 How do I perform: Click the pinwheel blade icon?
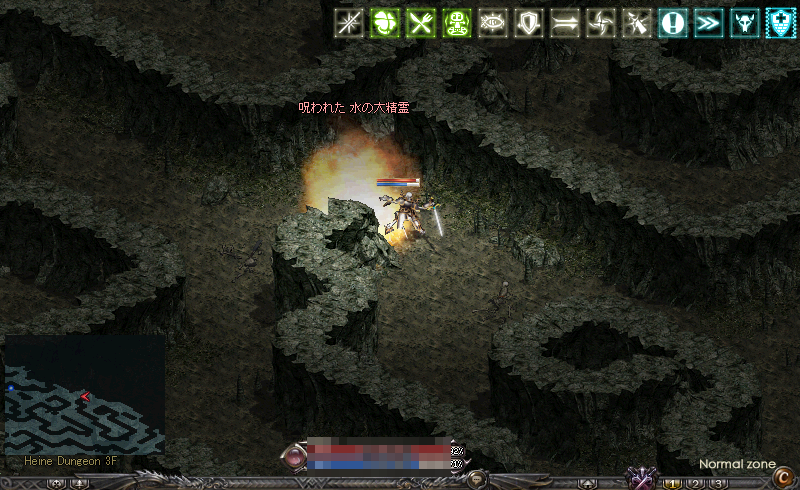(600, 24)
